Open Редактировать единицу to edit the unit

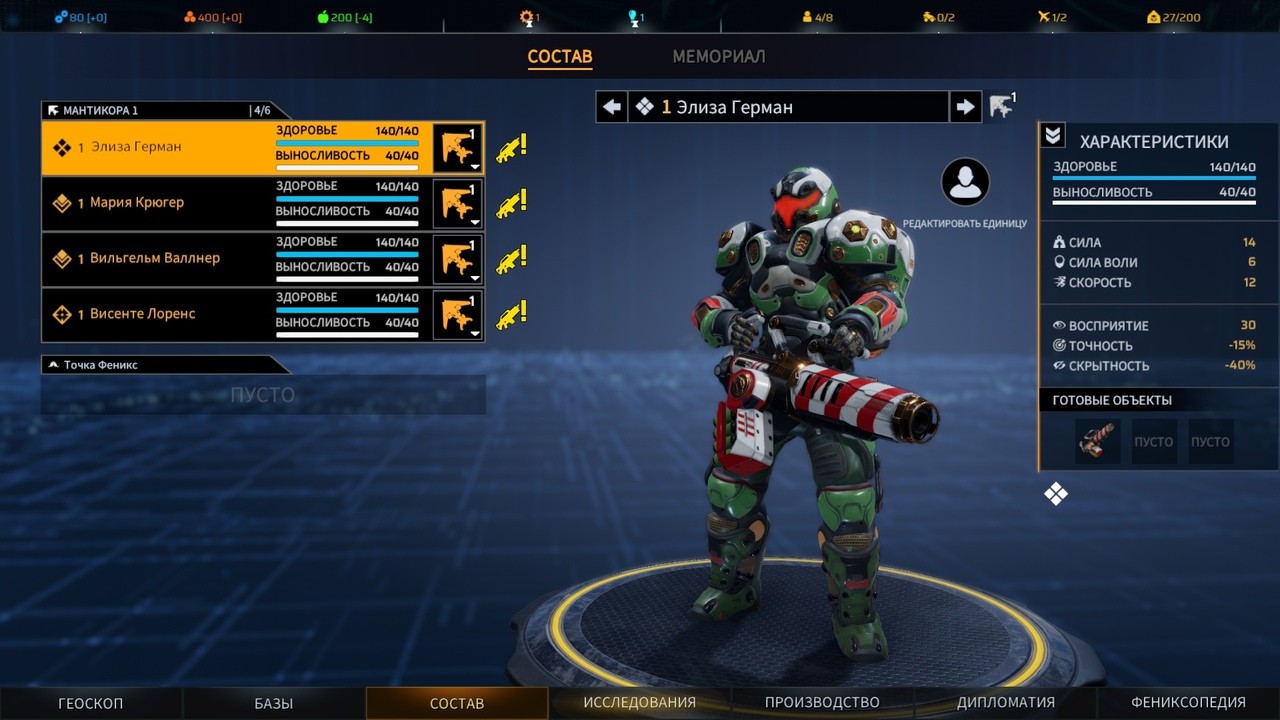965,183
